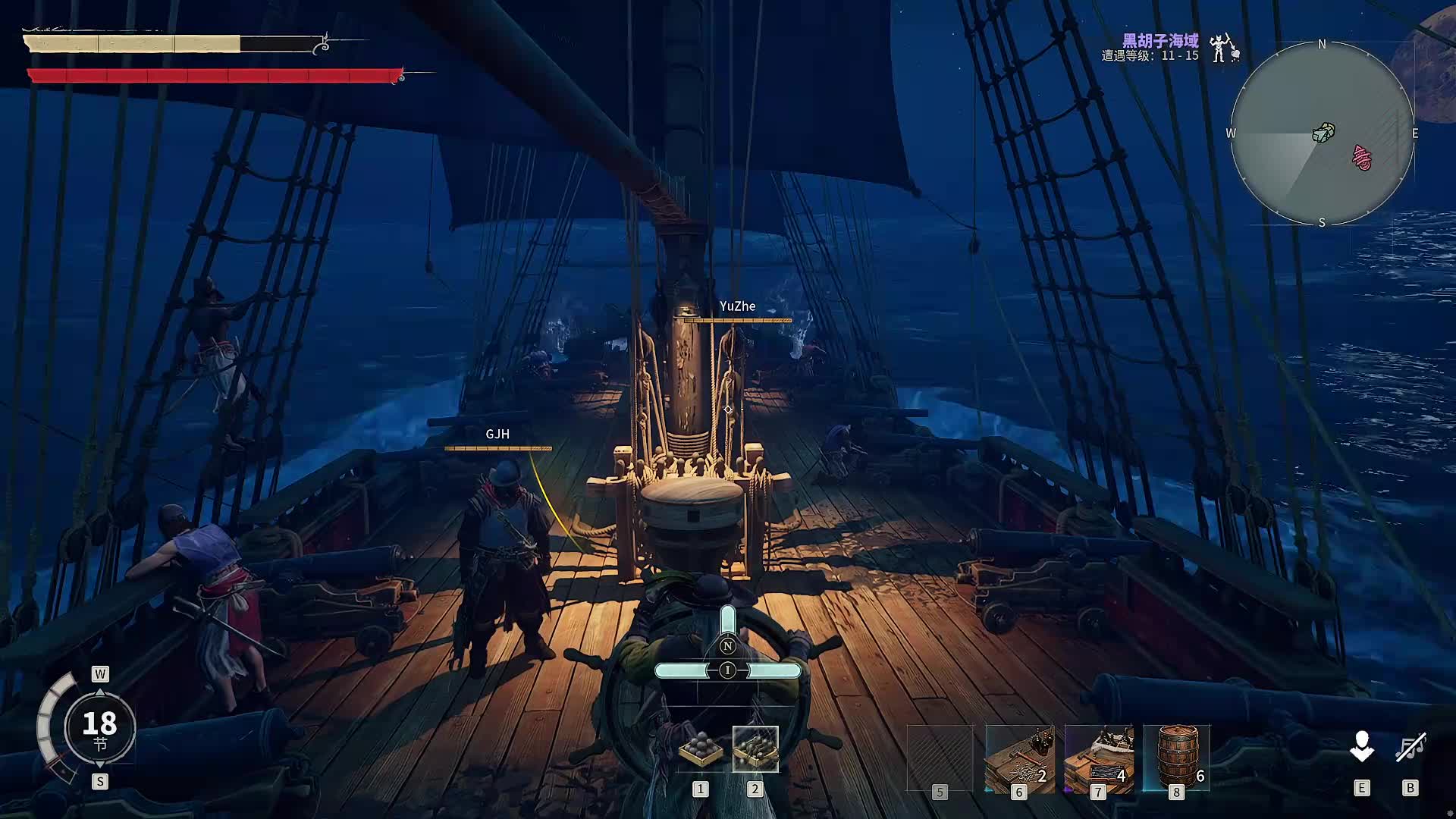Select the round shot cannonball ammo
Viewport: 1456px width, 819px height.
(x=700, y=749)
